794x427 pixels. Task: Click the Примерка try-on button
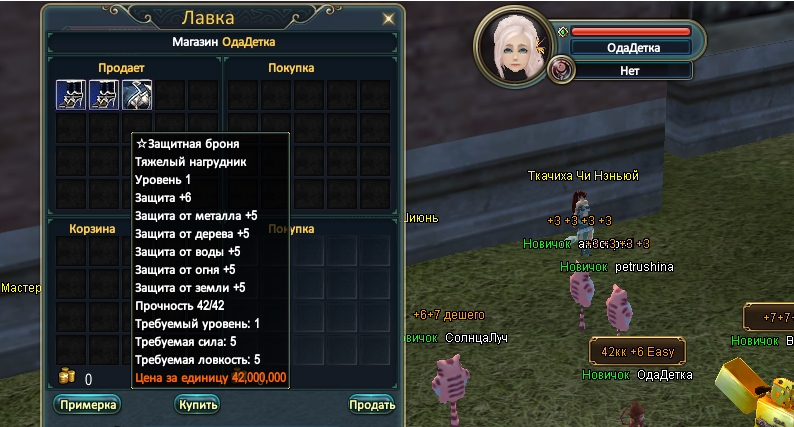[87, 404]
